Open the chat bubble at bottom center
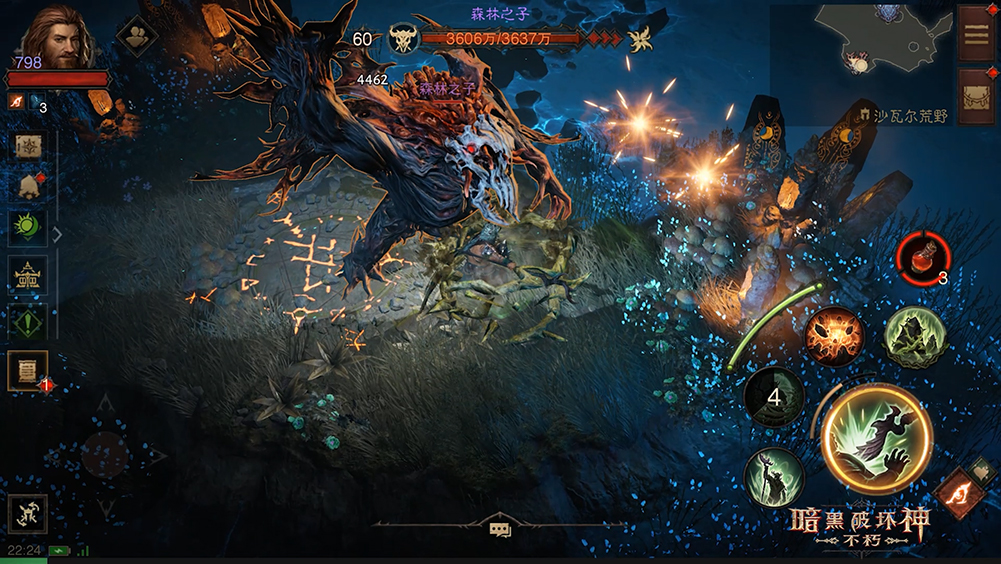The height and width of the screenshot is (564, 1001). tap(500, 529)
